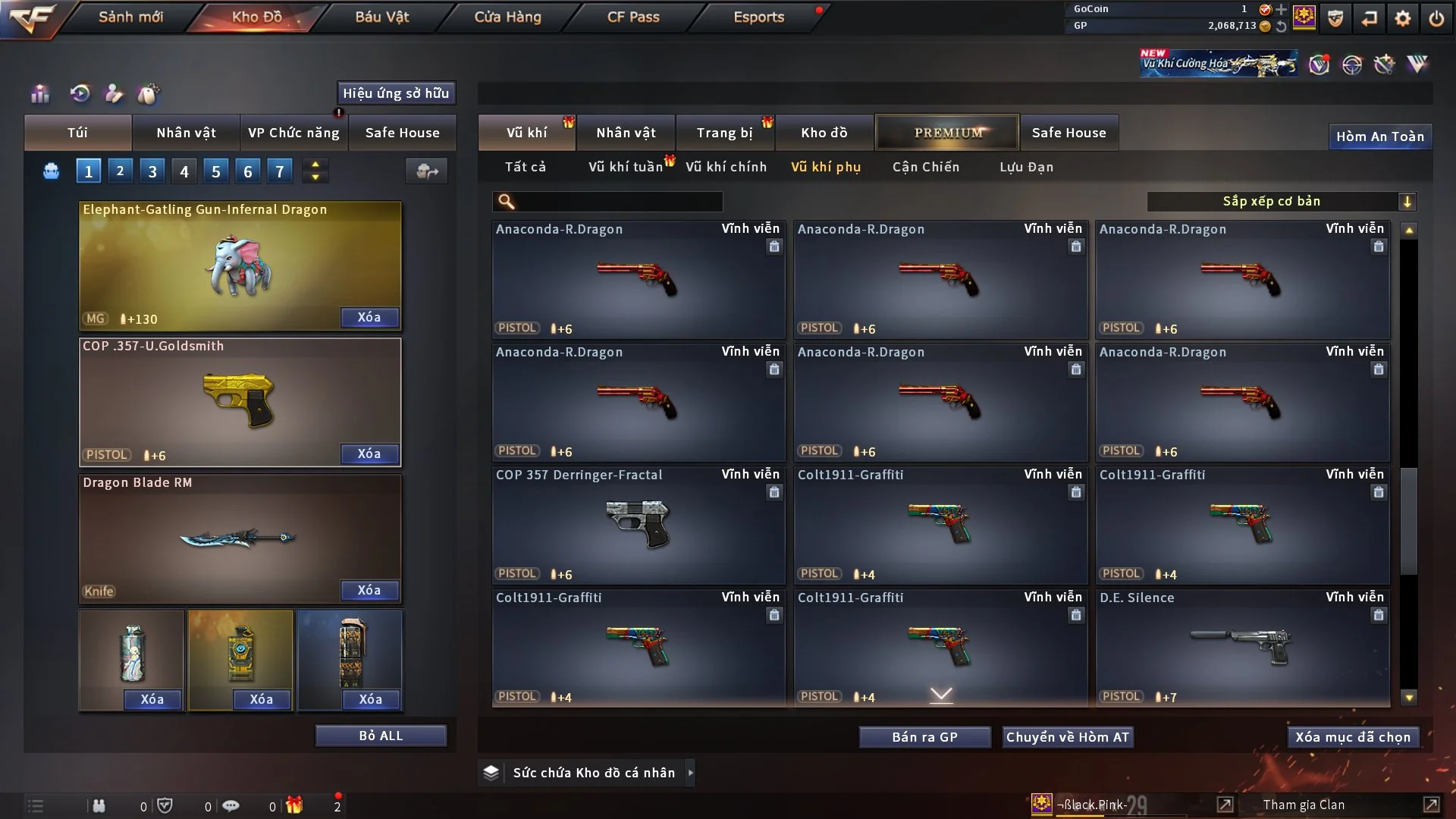Viewport: 1456px width, 819px height.
Task: Click the power exit button
Action: (x=1436, y=18)
